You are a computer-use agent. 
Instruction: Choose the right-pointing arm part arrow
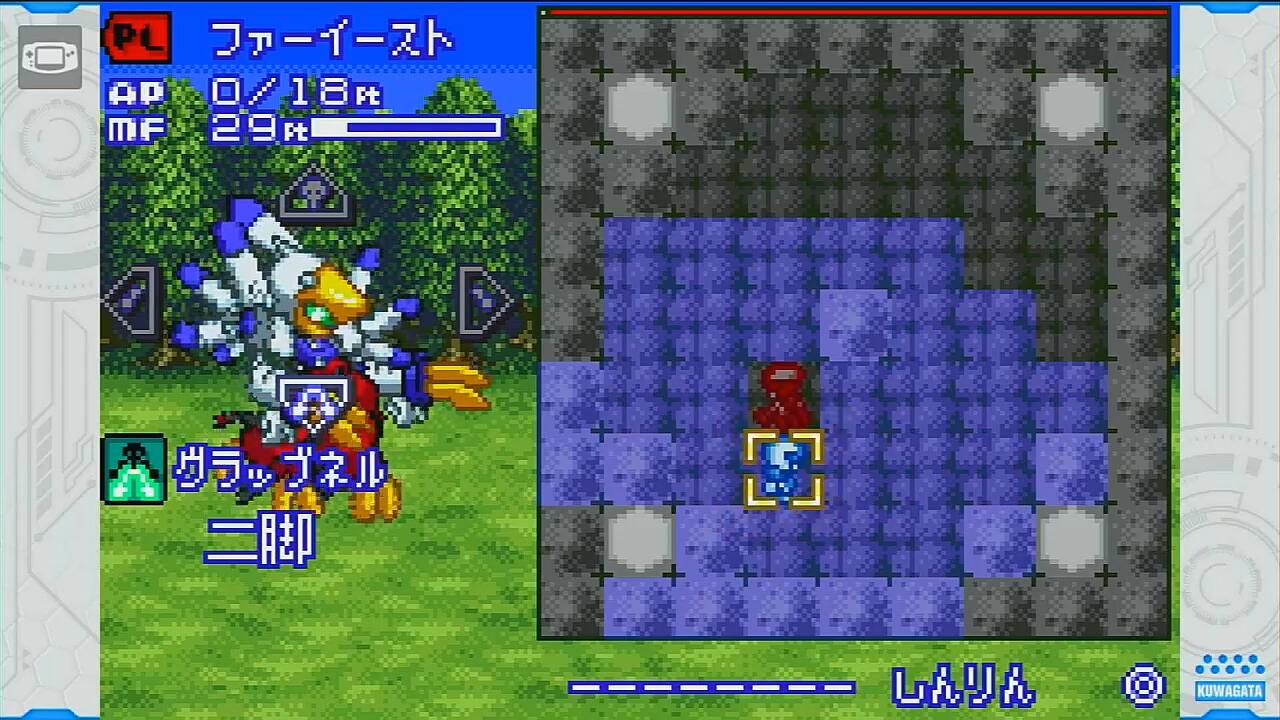485,300
